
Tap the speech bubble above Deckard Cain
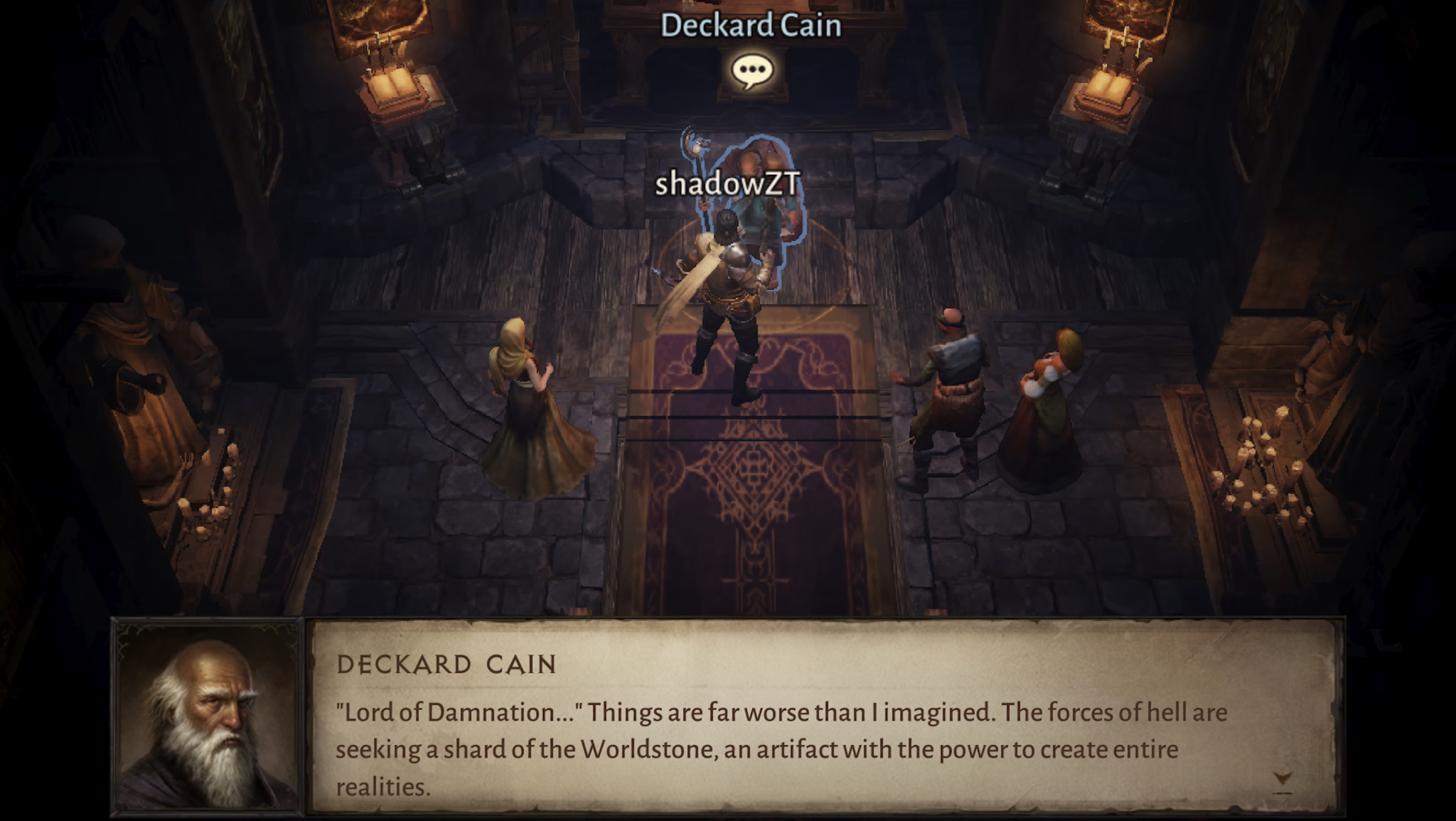coord(752,72)
